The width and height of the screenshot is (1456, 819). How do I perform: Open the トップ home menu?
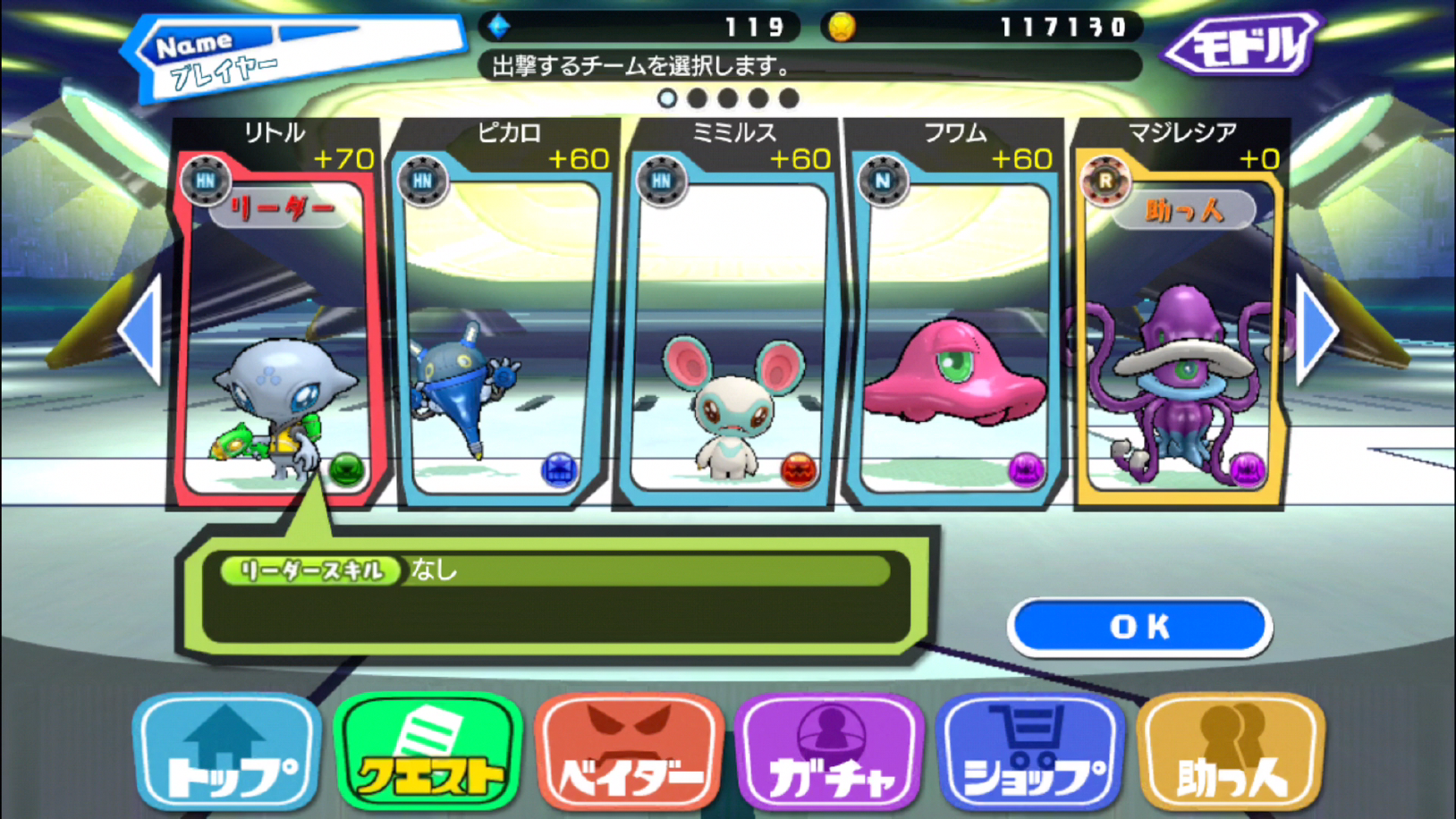[228, 753]
